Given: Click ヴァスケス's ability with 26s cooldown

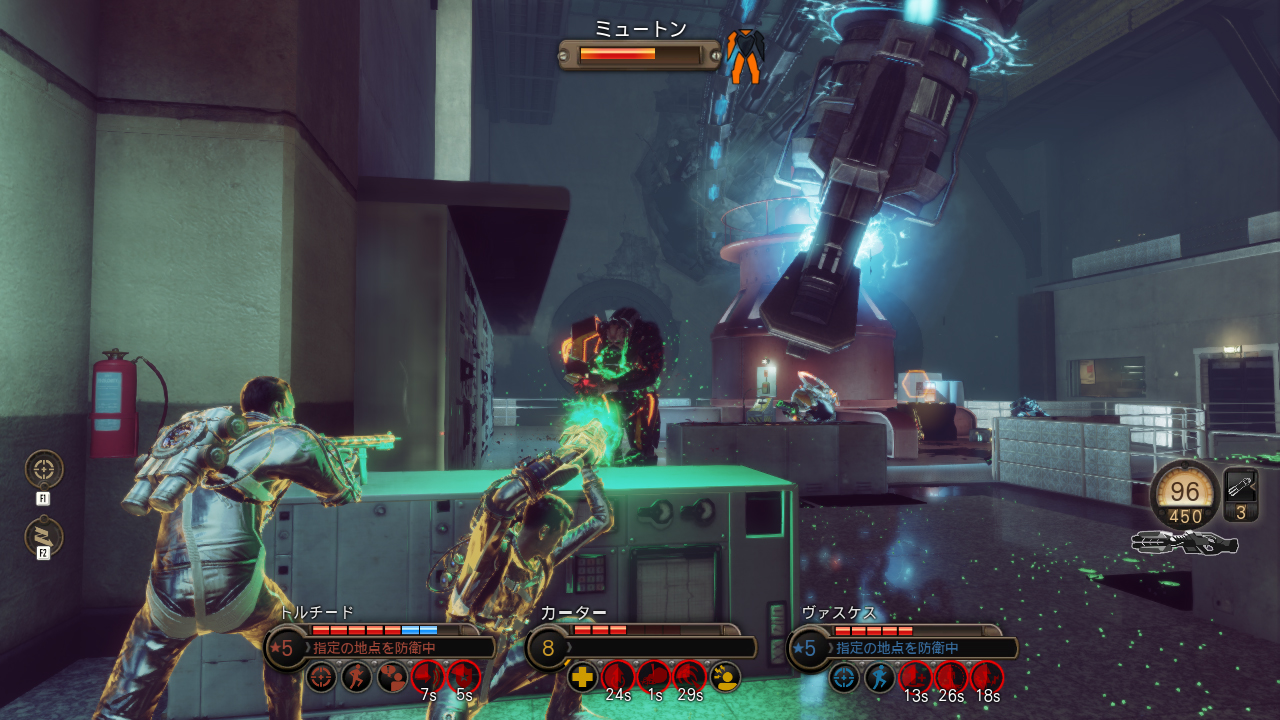Looking at the screenshot, I should [951, 677].
